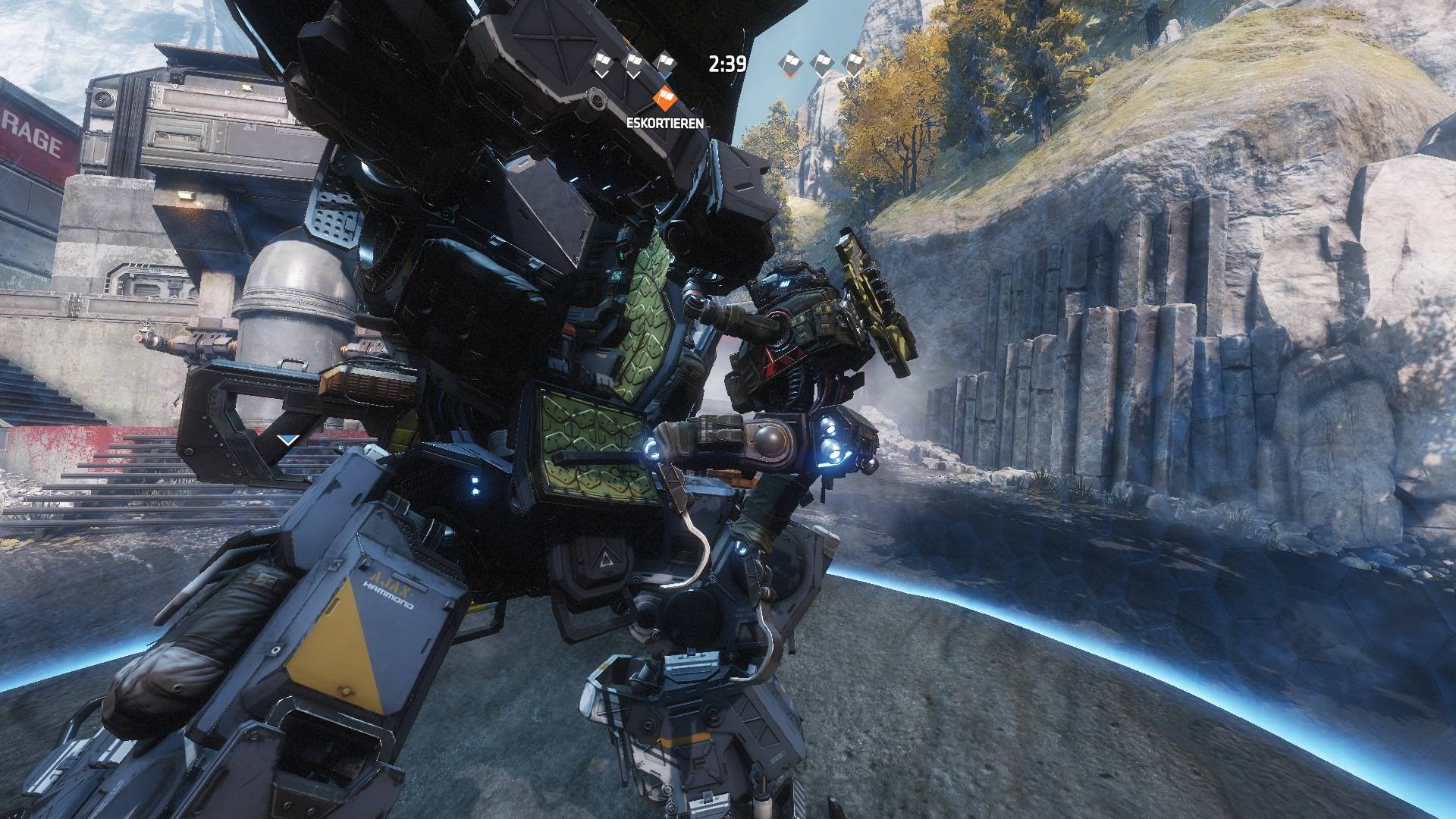Image resolution: width=1456 pixels, height=819 pixels.
Task: Click the blue triangle teammate marker
Action: coord(288,439)
